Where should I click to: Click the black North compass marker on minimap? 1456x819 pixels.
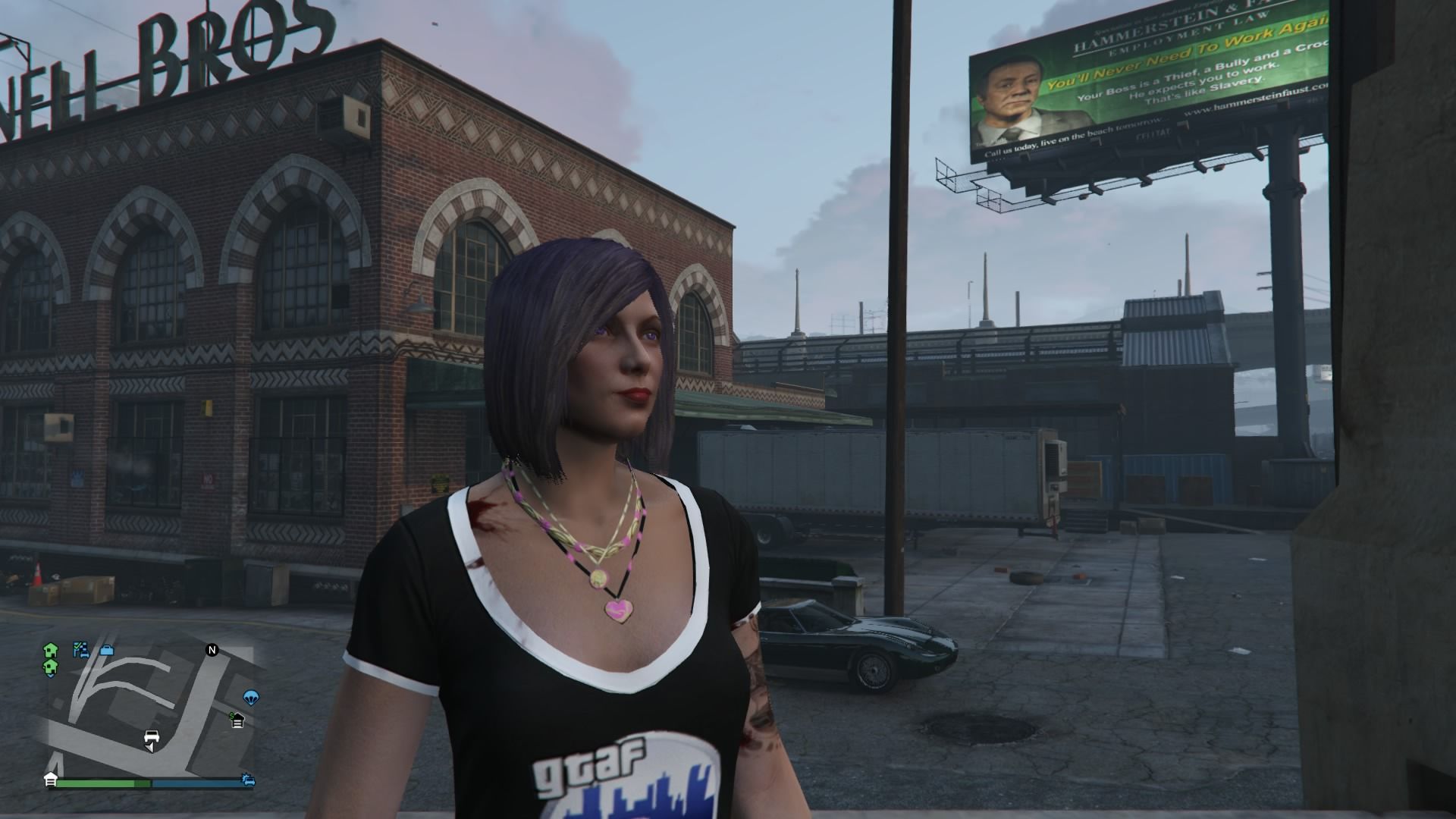click(212, 649)
